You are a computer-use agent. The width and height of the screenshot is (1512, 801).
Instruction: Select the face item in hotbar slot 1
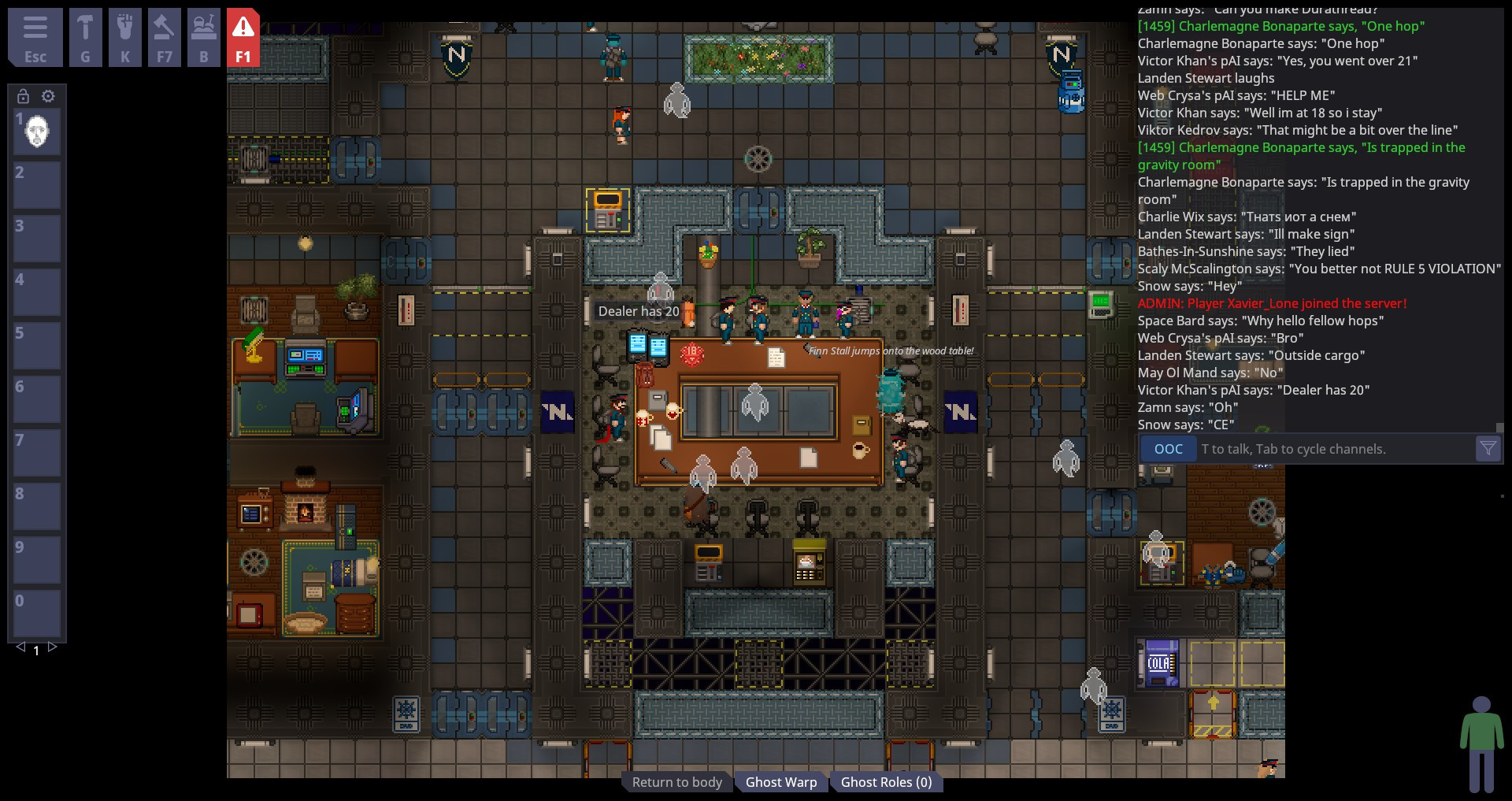click(36, 132)
